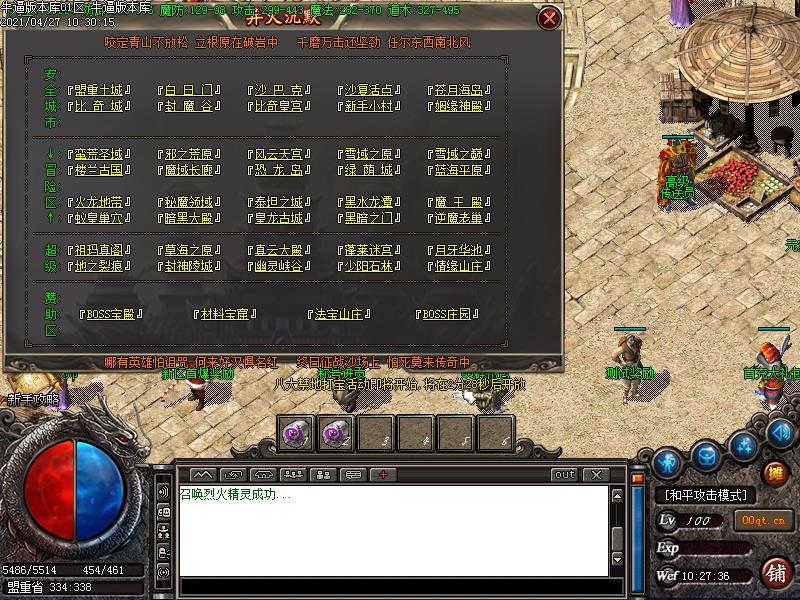Travel to 火龙地带

pos(98,201)
